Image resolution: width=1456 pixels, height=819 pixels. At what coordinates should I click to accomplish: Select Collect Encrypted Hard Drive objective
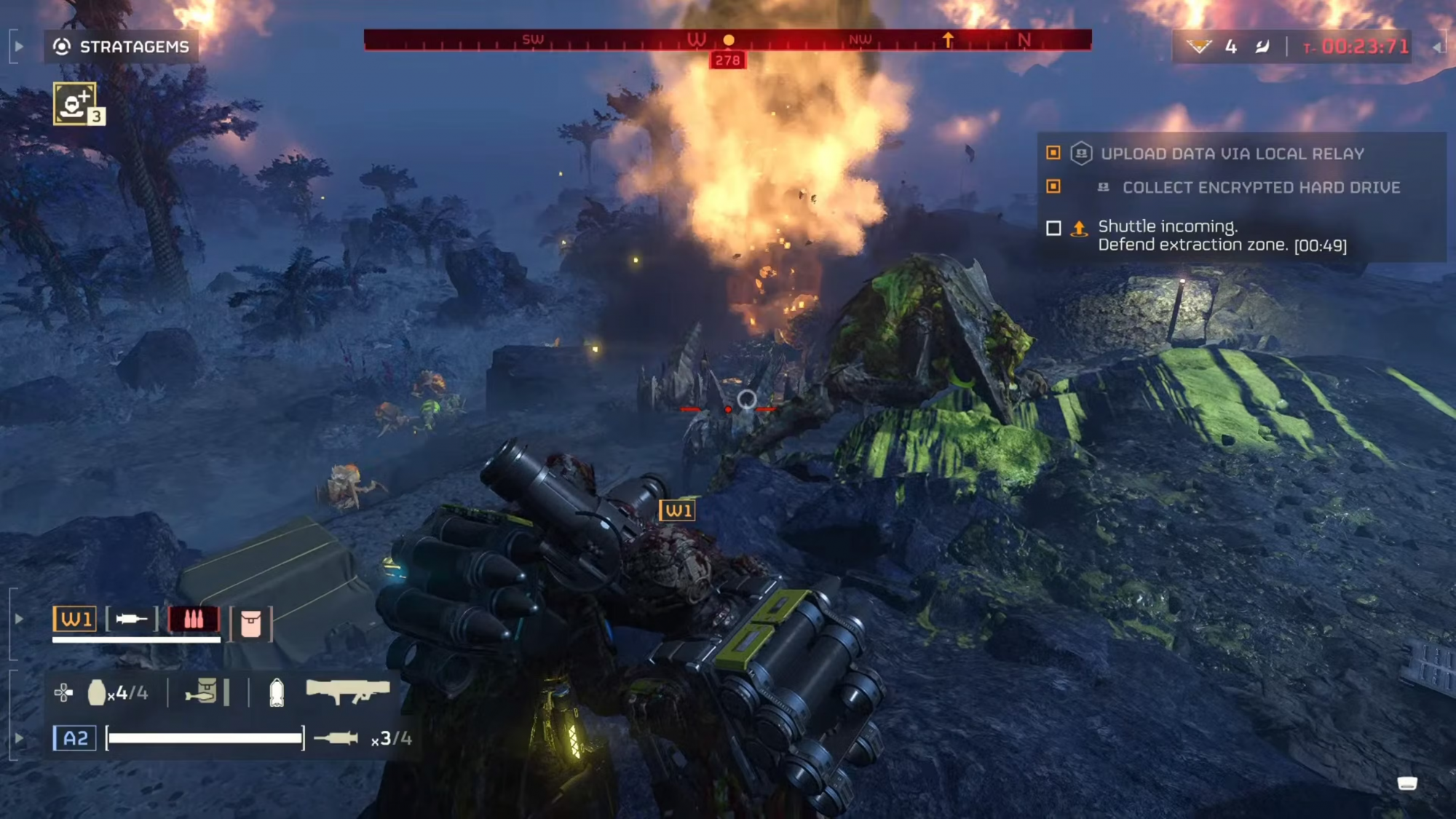tap(1261, 188)
